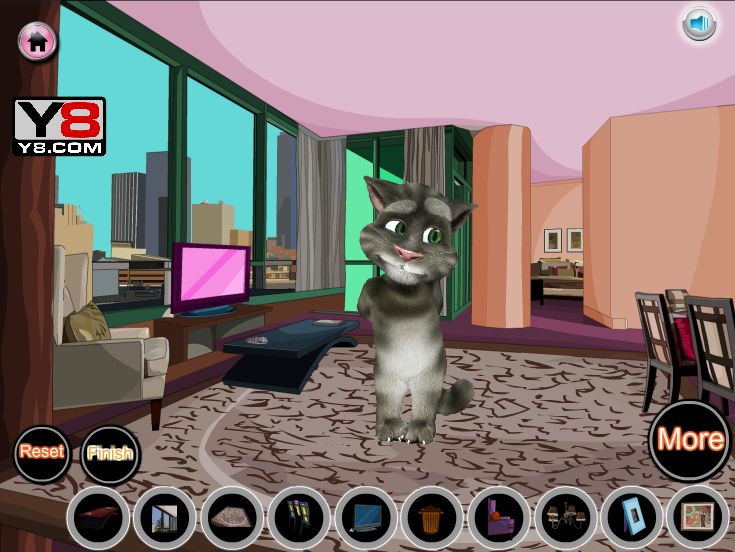Open the Y8.com logo link
The width and height of the screenshot is (735, 552).
pyautogui.click(x=59, y=126)
